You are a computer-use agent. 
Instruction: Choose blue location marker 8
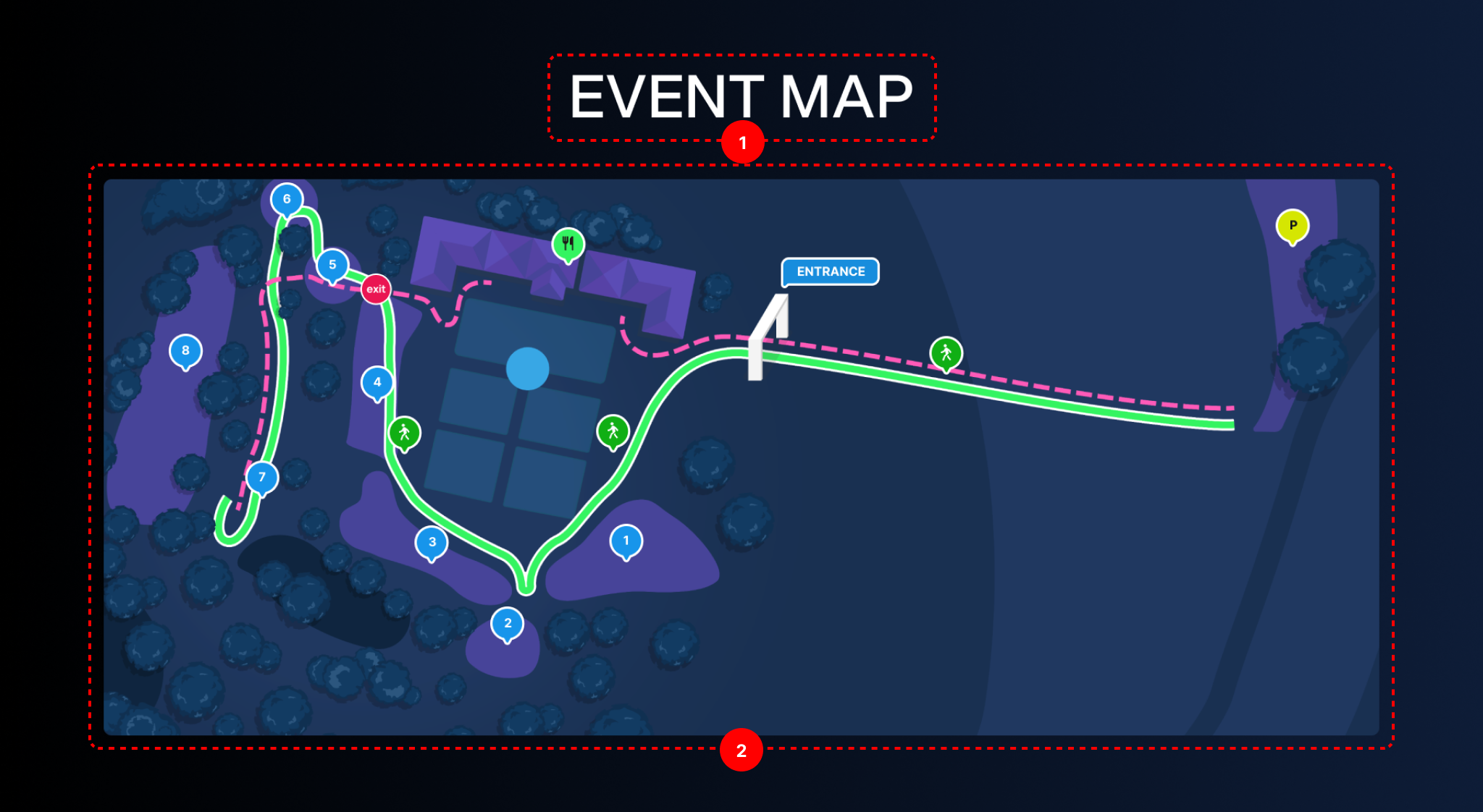185,351
